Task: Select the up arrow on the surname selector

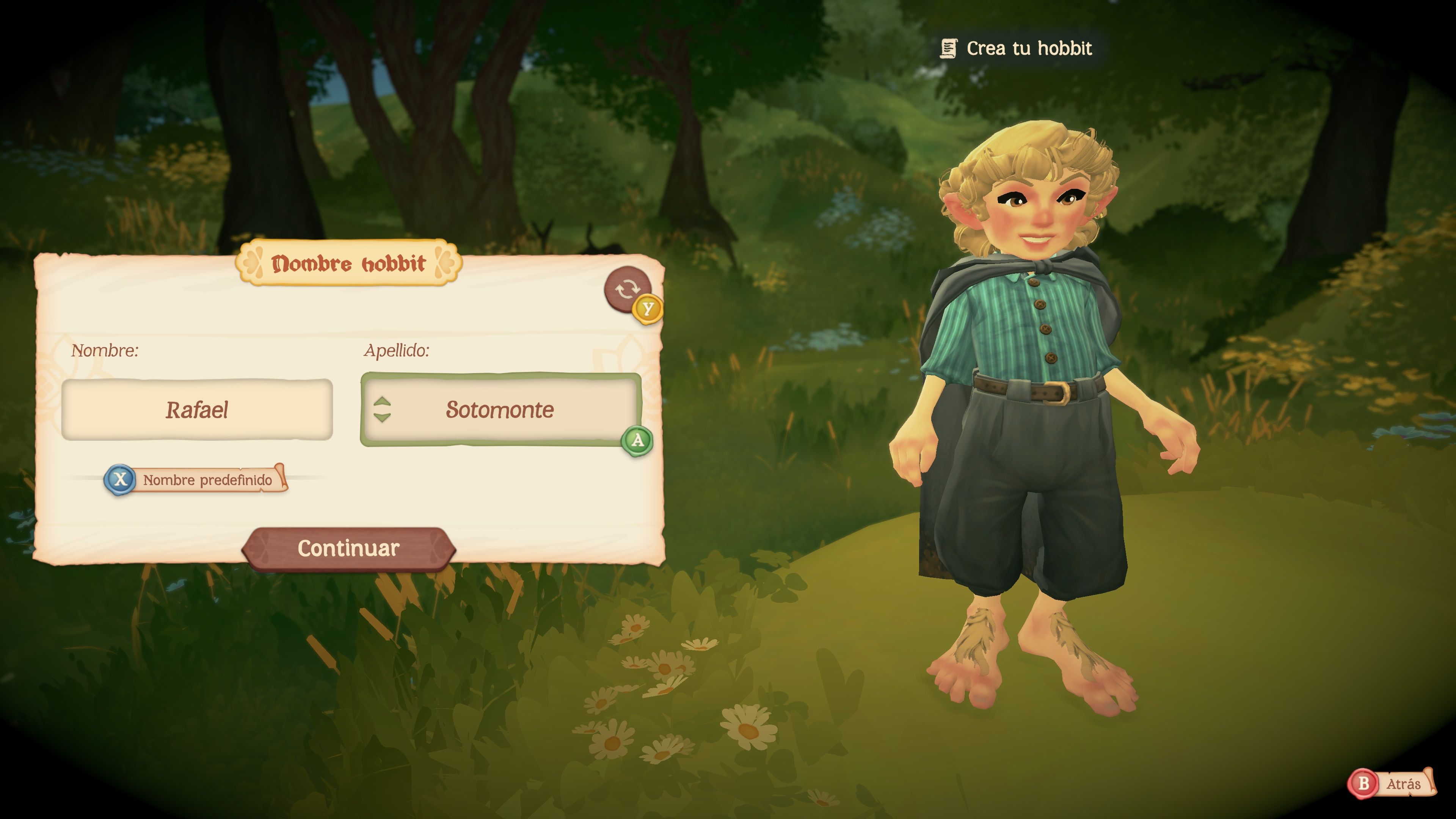Action: click(382, 403)
